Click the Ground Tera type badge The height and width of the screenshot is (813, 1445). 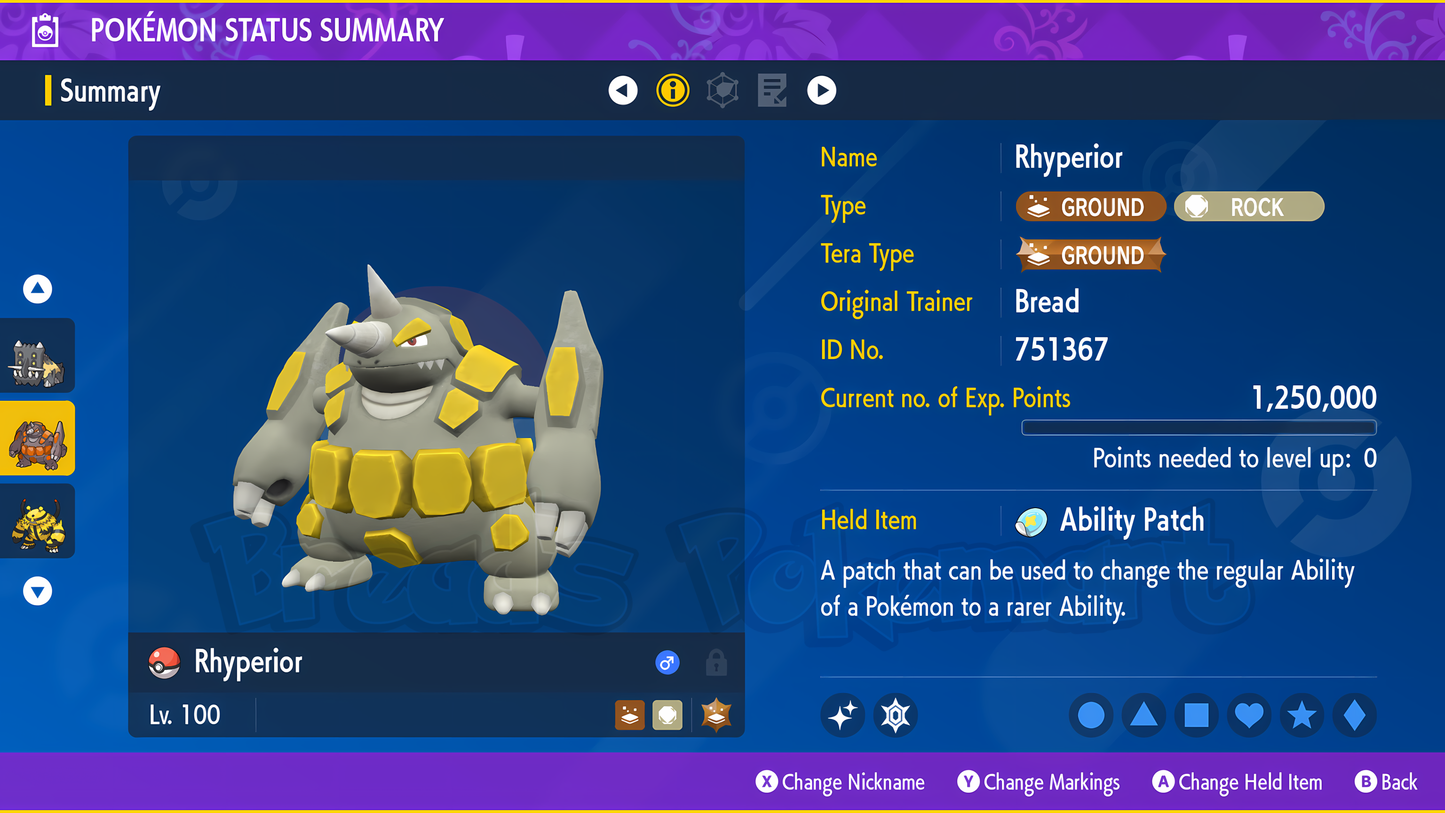click(x=1090, y=255)
